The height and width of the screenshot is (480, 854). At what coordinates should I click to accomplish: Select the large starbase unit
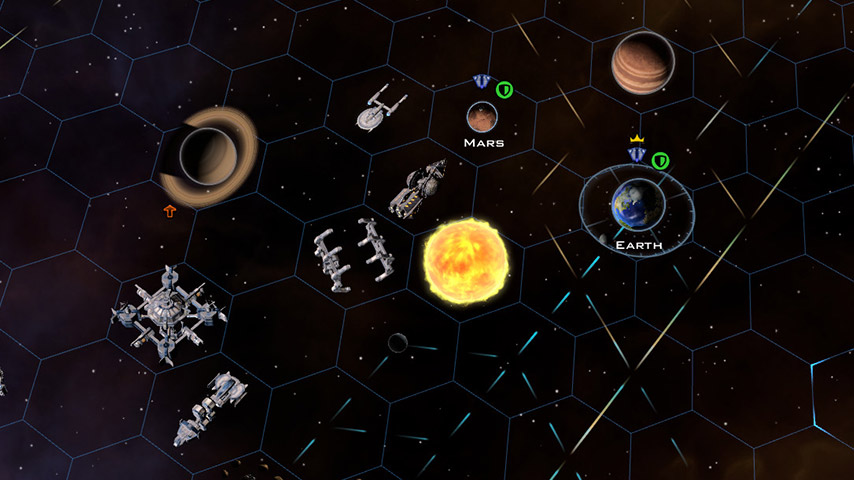[x=168, y=312]
